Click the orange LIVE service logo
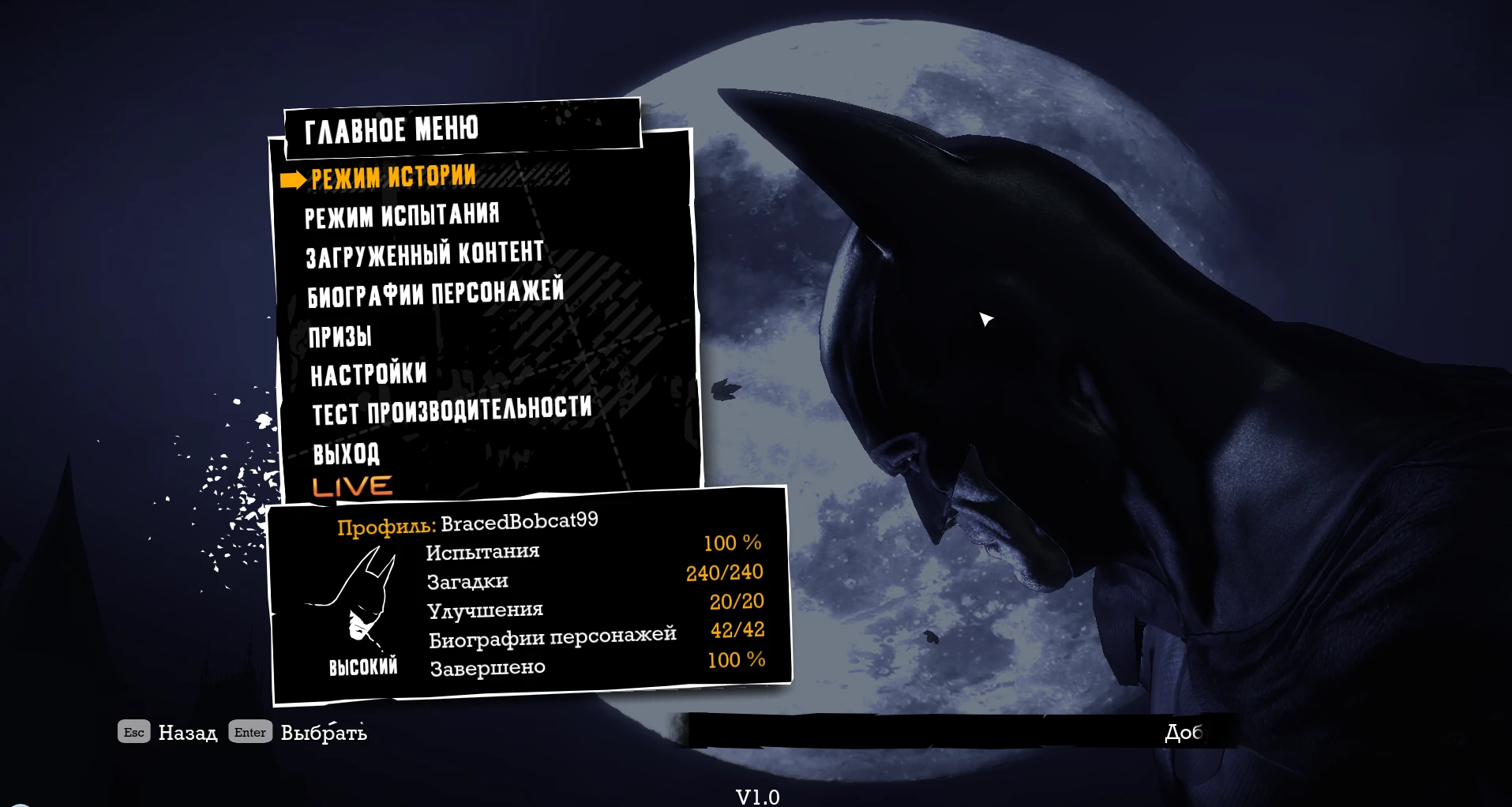 [352, 485]
